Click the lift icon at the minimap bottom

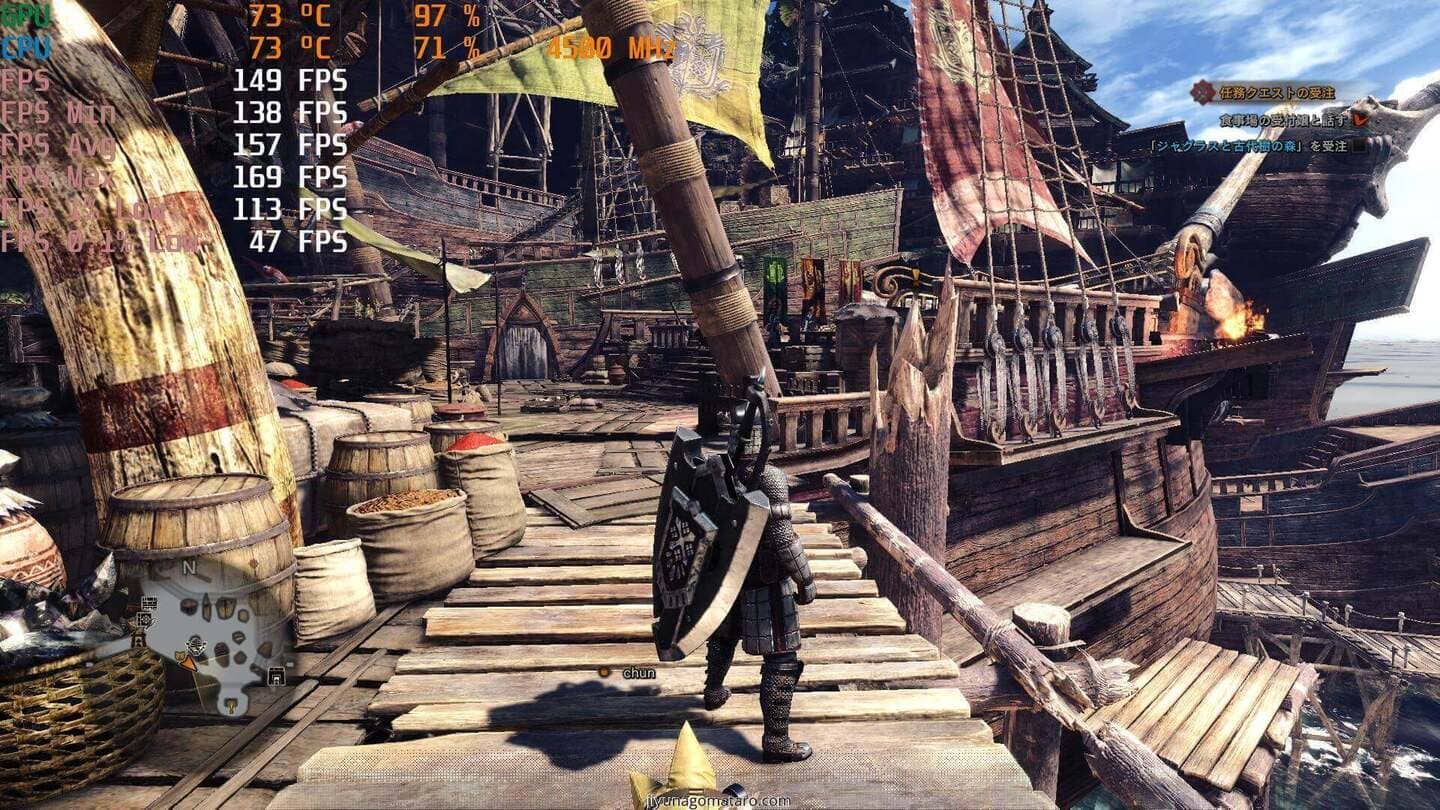click(229, 705)
